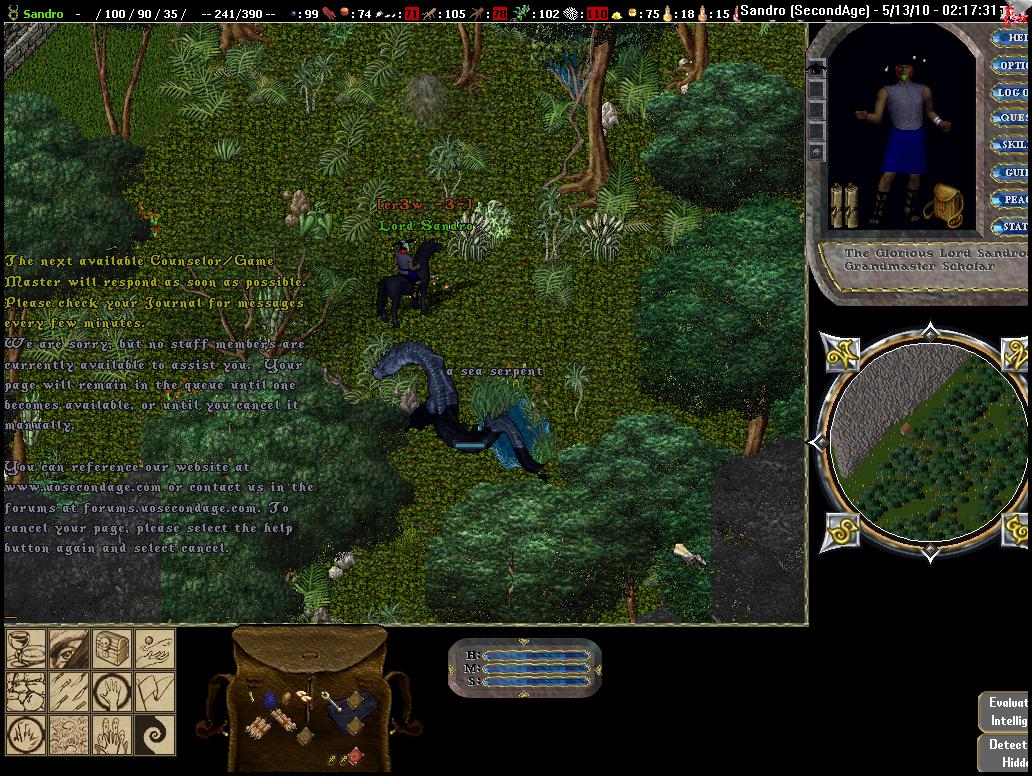Activate the black spiral spell icon
The height and width of the screenshot is (776, 1032).
pyautogui.click(x=155, y=735)
